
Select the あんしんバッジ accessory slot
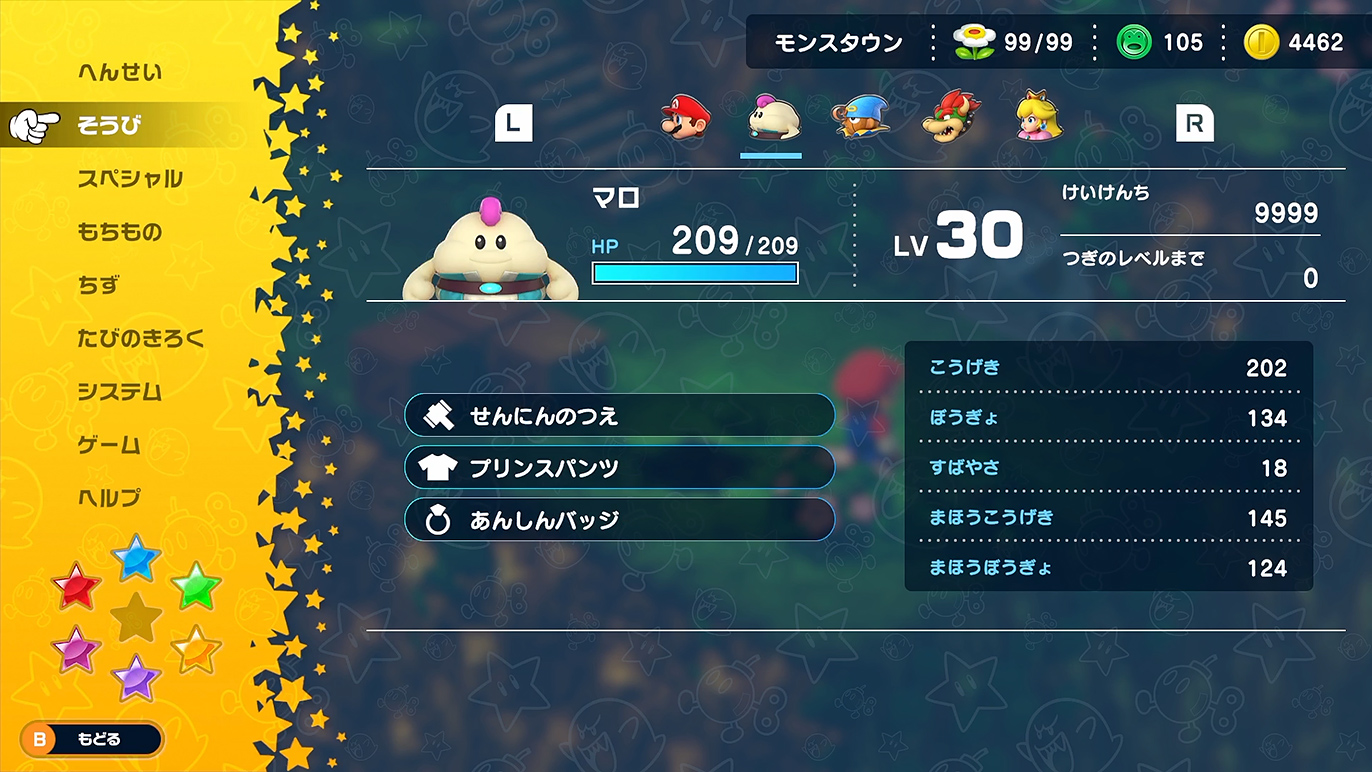619,520
